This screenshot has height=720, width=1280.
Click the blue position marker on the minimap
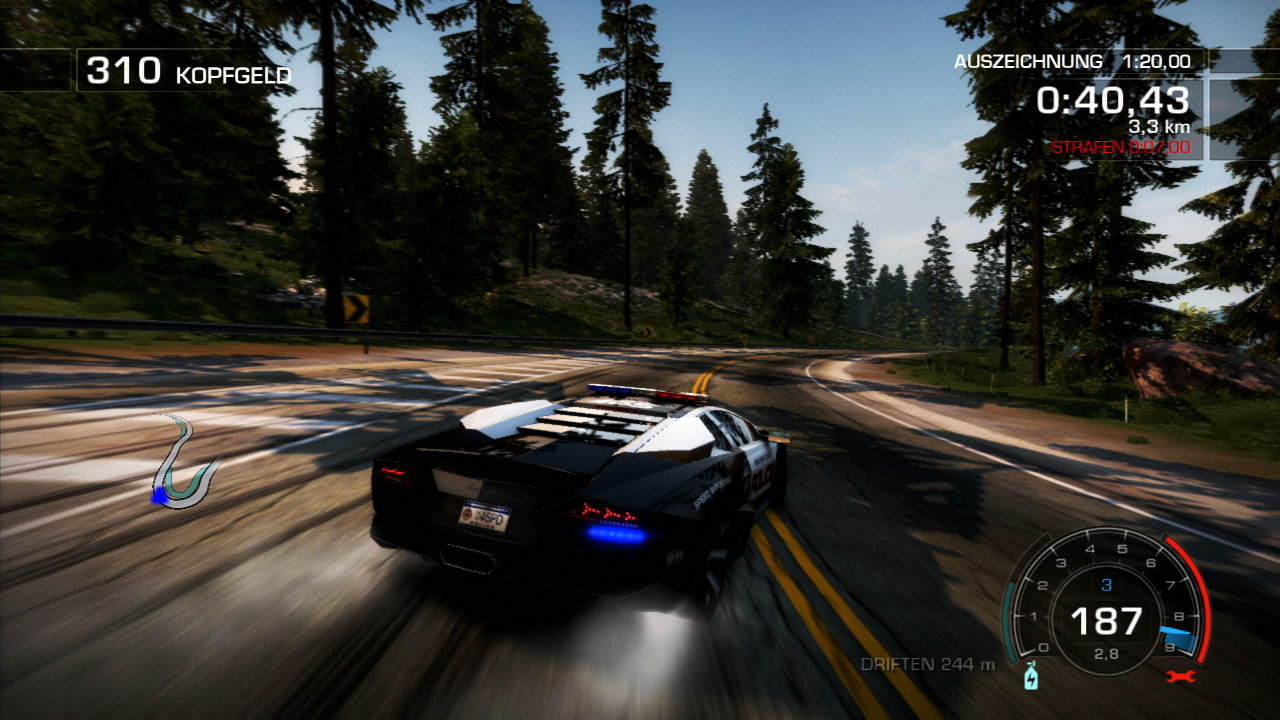click(161, 496)
